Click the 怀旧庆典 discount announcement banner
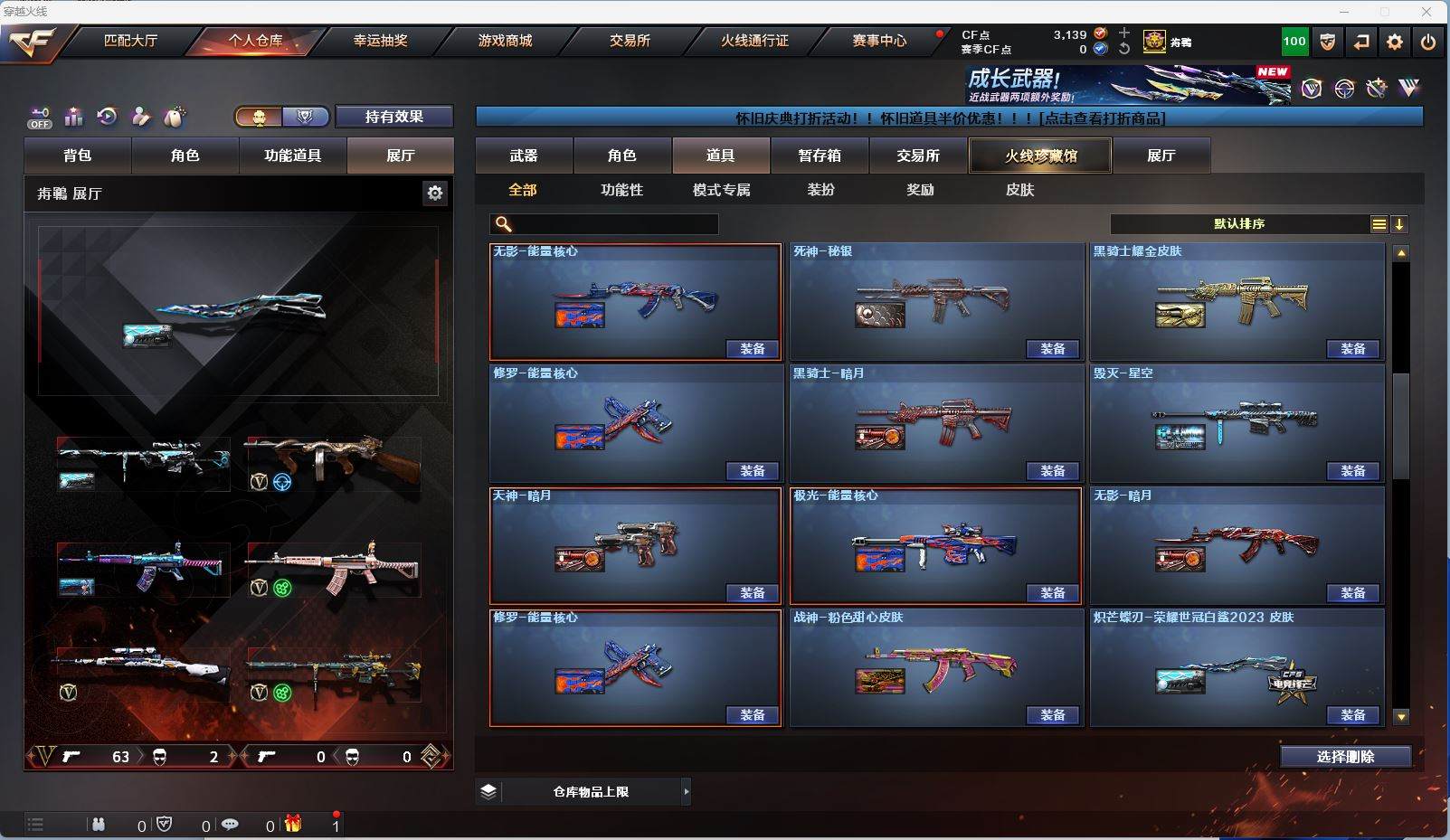 click(949, 118)
